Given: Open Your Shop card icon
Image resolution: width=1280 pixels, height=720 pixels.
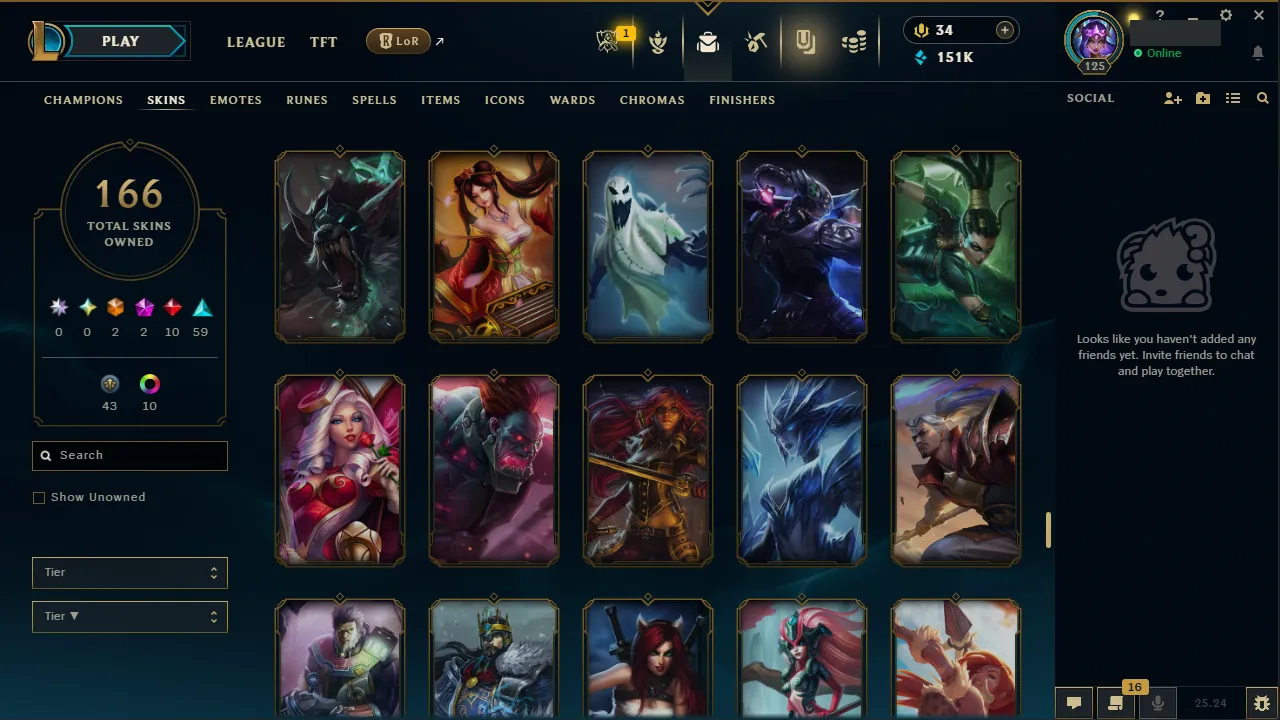Looking at the screenshot, I should [x=806, y=42].
